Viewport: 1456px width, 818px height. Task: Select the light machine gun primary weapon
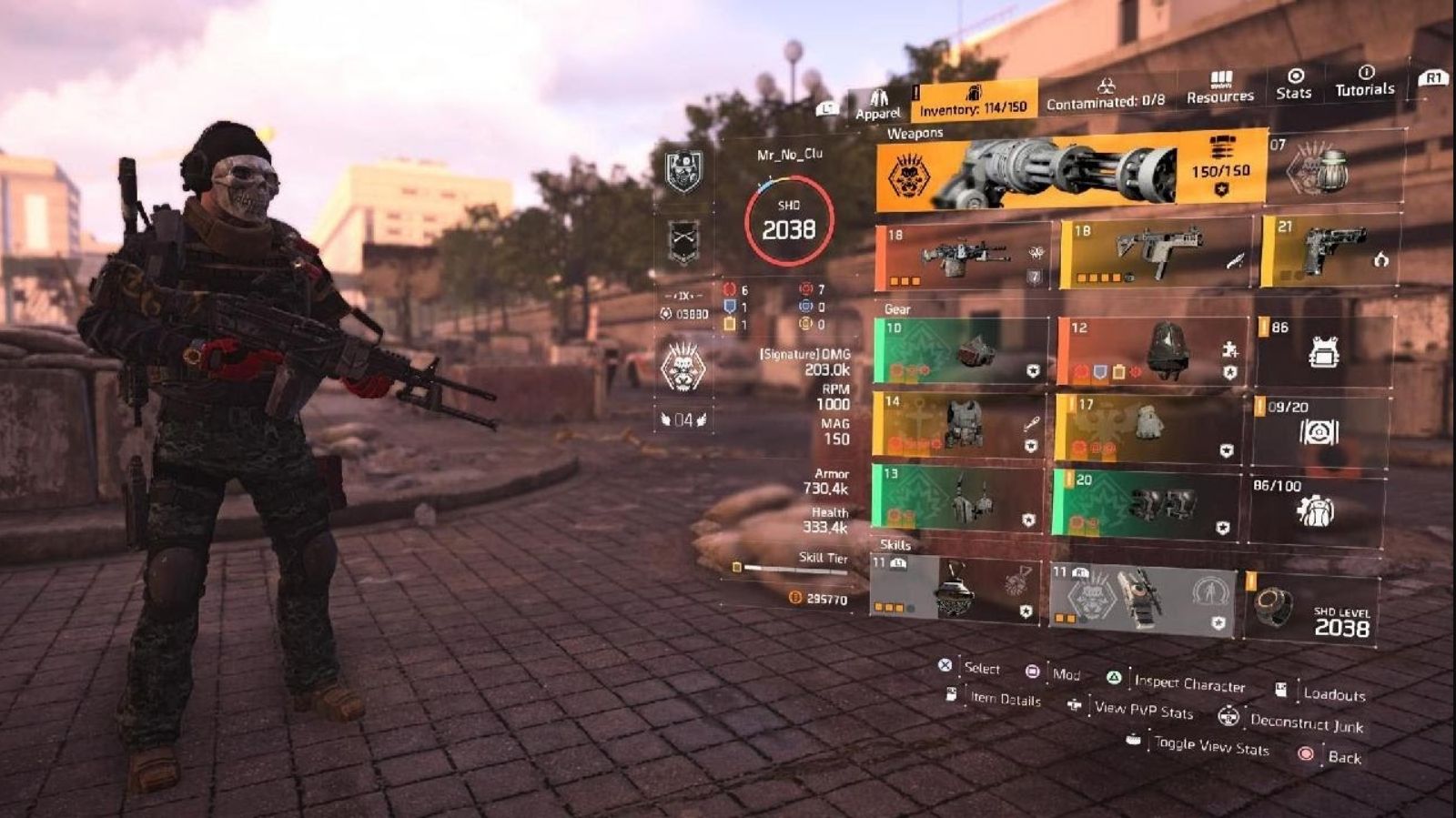coord(963,256)
